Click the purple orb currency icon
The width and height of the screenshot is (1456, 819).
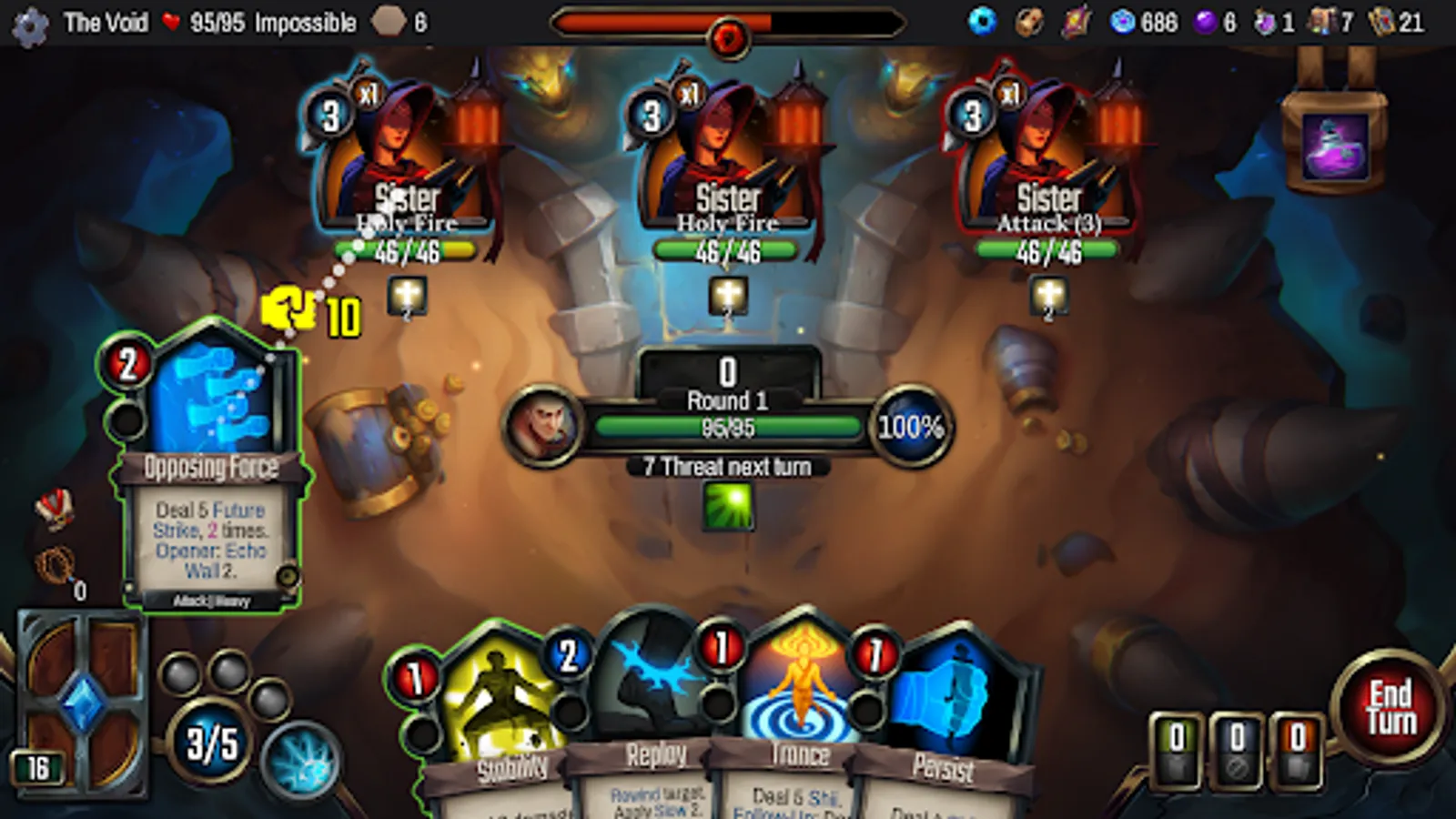(x=1206, y=22)
